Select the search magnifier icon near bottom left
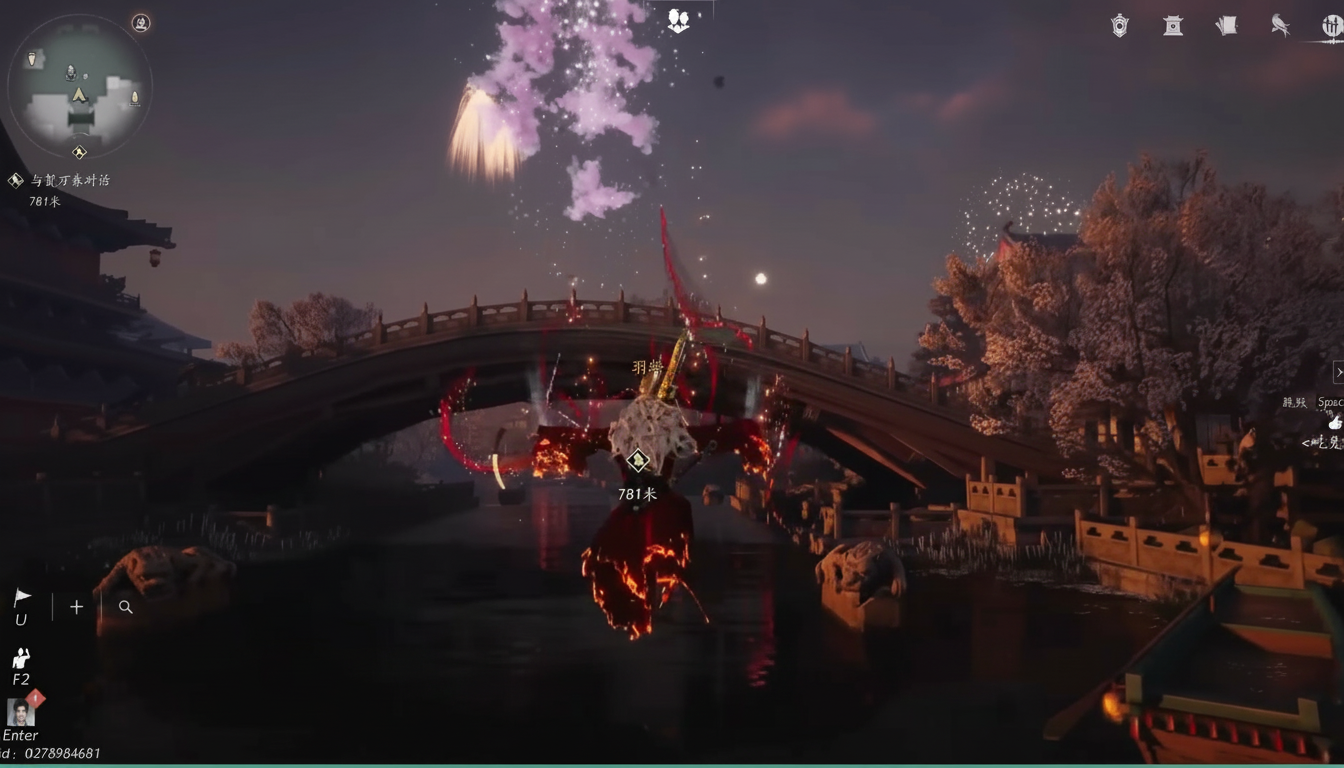The width and height of the screenshot is (1344, 768). point(125,606)
